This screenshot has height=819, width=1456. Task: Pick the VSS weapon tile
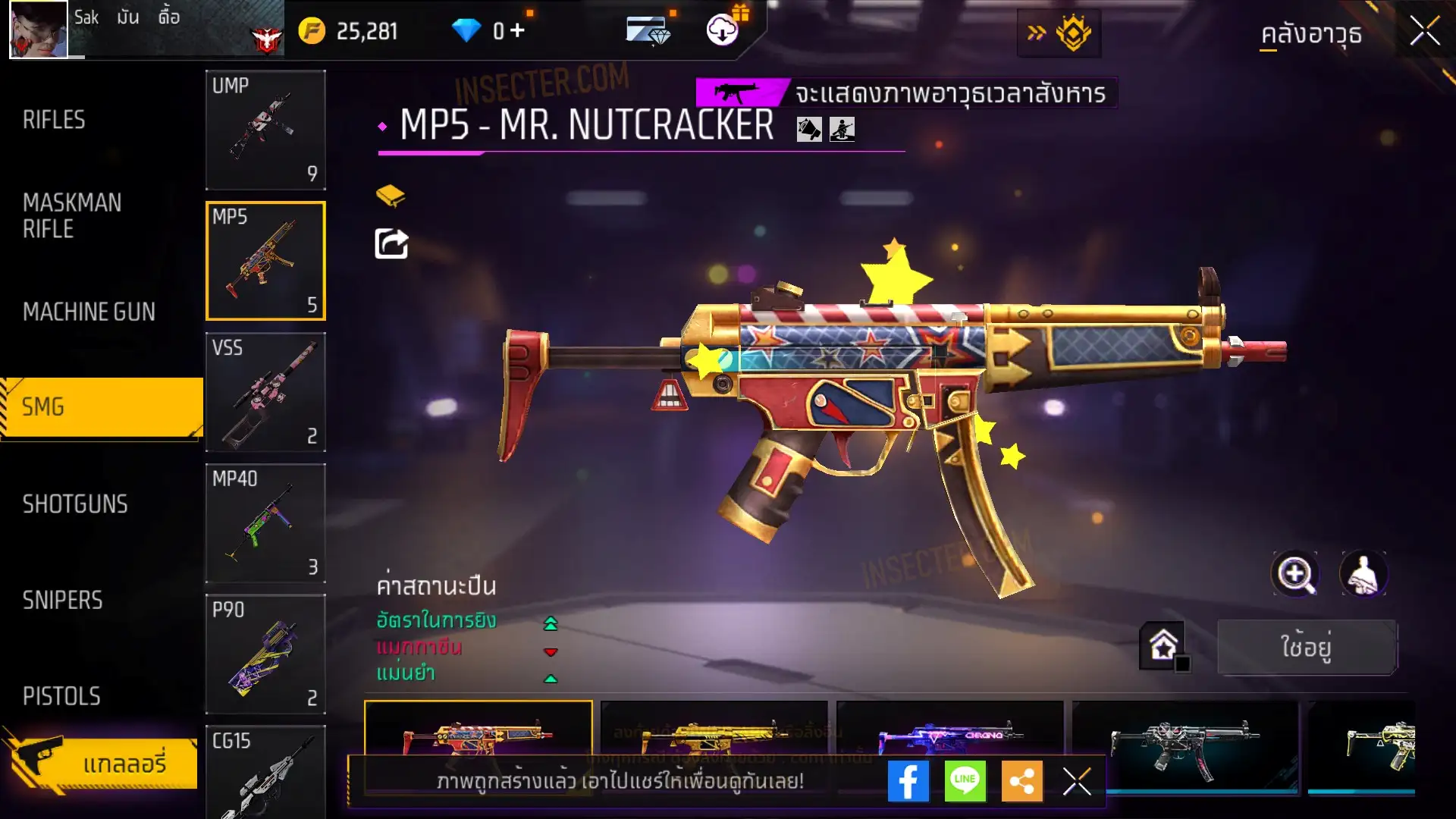coord(265,392)
